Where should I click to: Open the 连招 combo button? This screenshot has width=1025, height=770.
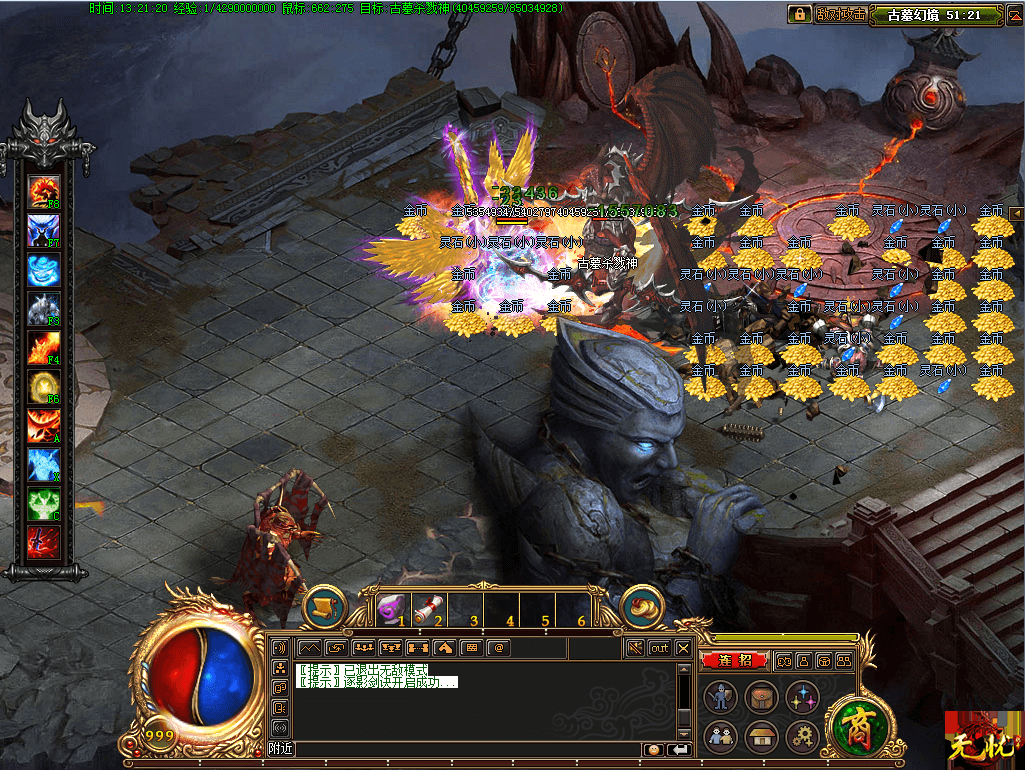[x=733, y=660]
